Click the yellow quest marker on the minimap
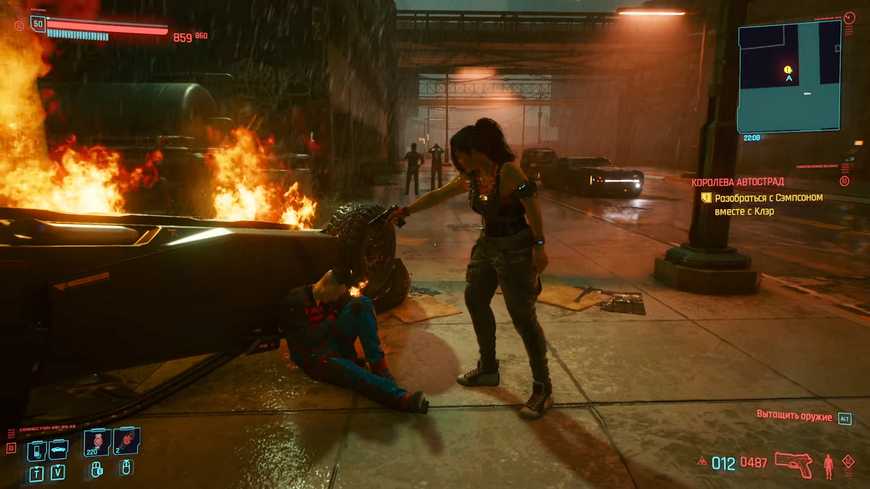 [788, 70]
